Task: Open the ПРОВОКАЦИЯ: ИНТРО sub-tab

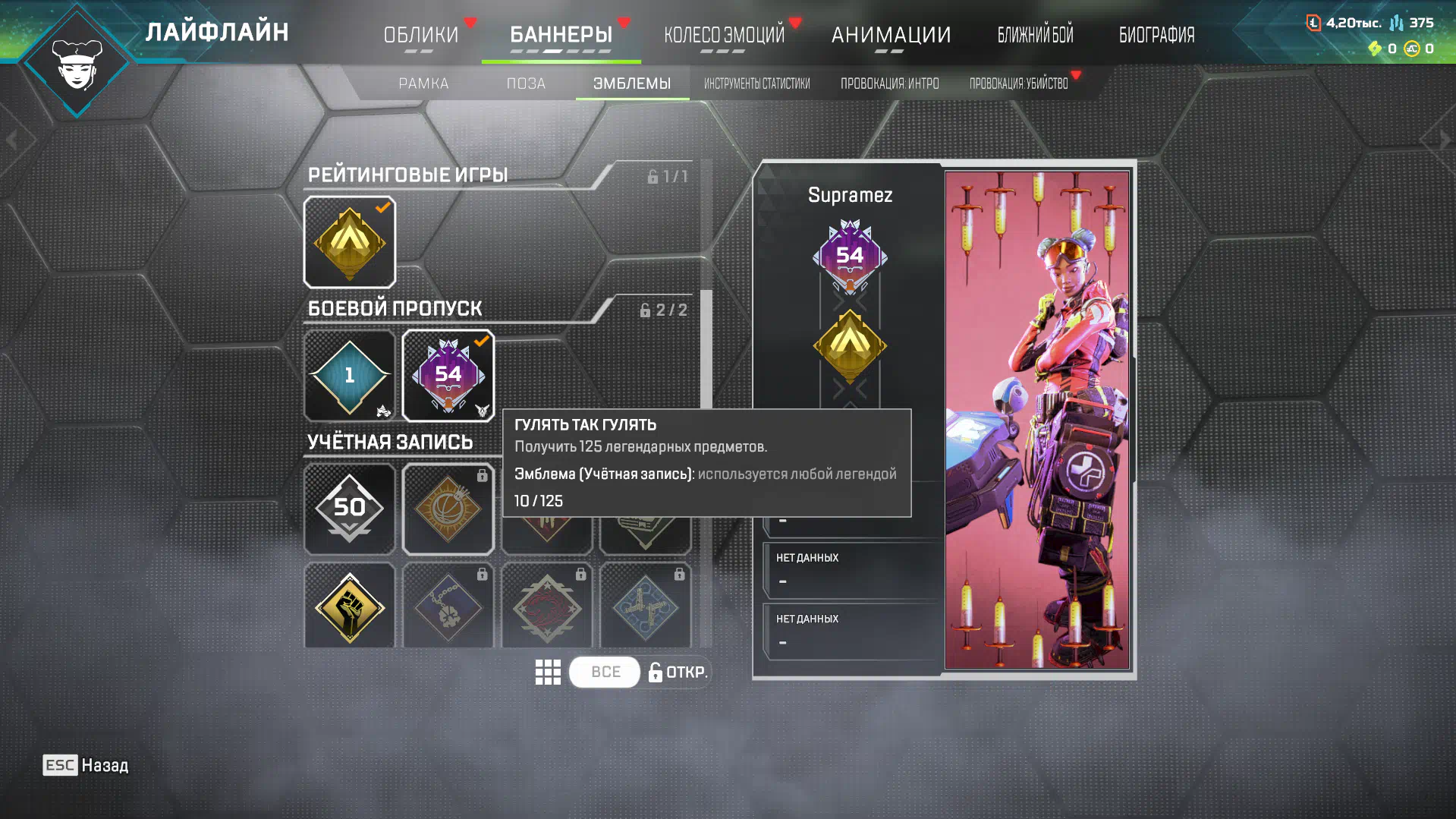Action: 889,83
